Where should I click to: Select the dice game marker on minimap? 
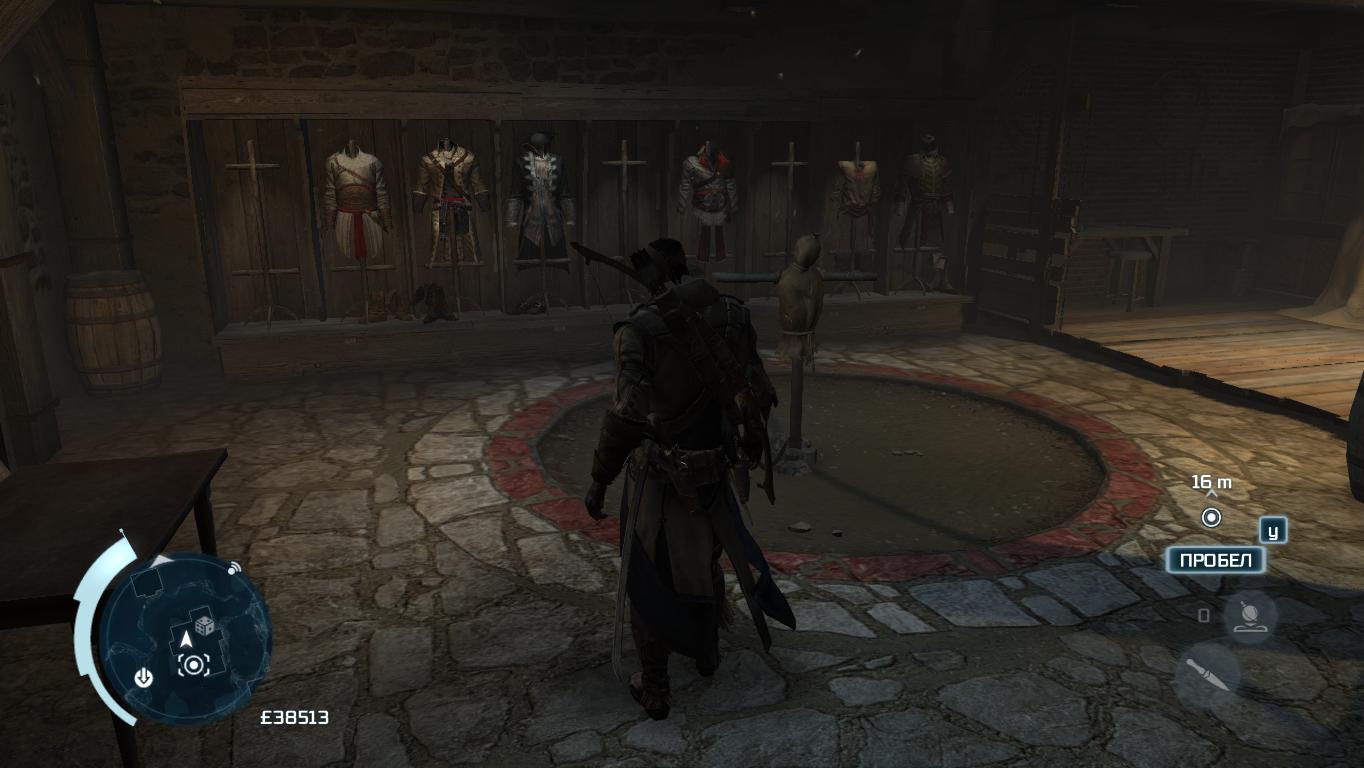(x=205, y=626)
